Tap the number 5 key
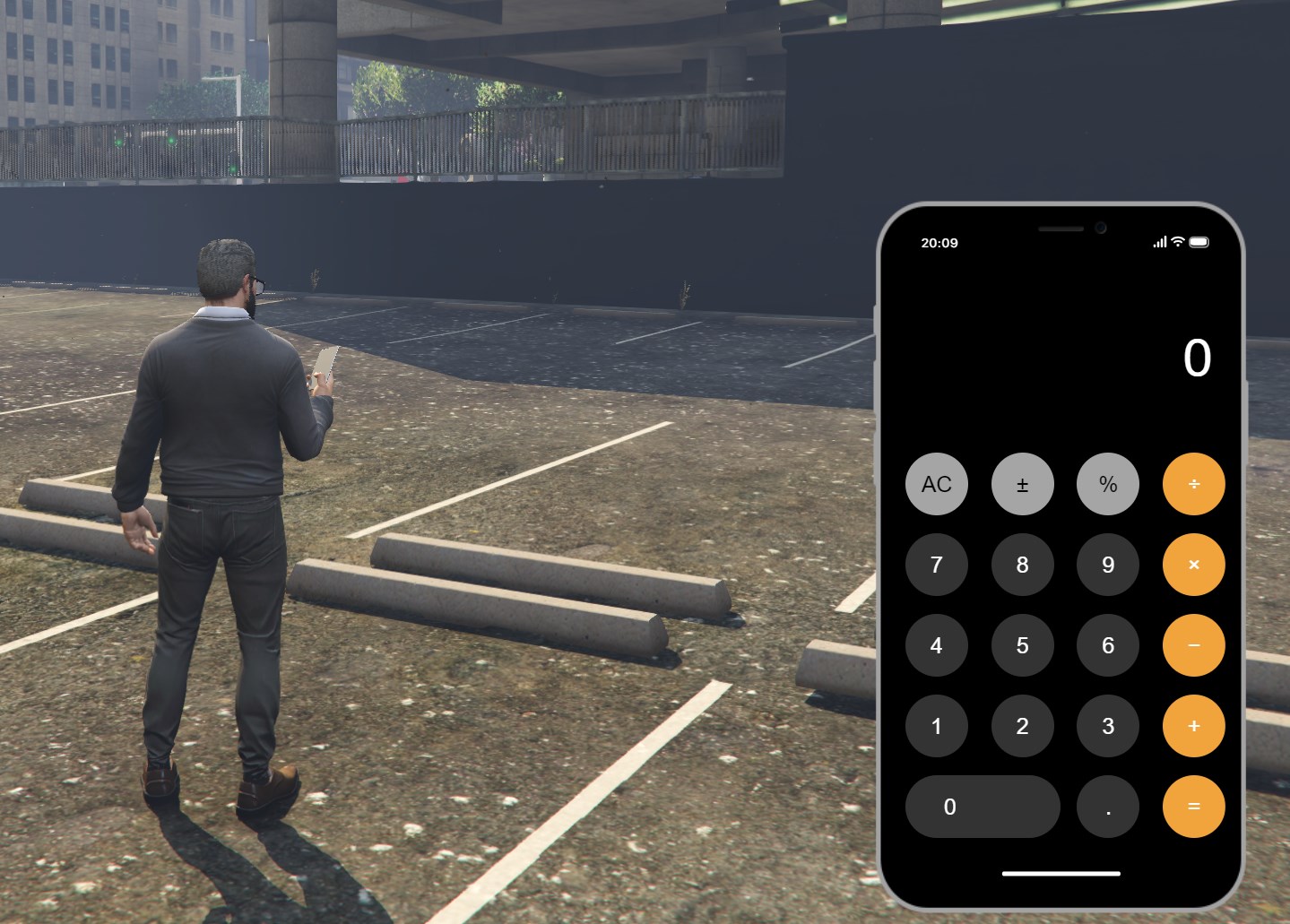Image resolution: width=1290 pixels, height=924 pixels. 1022,645
